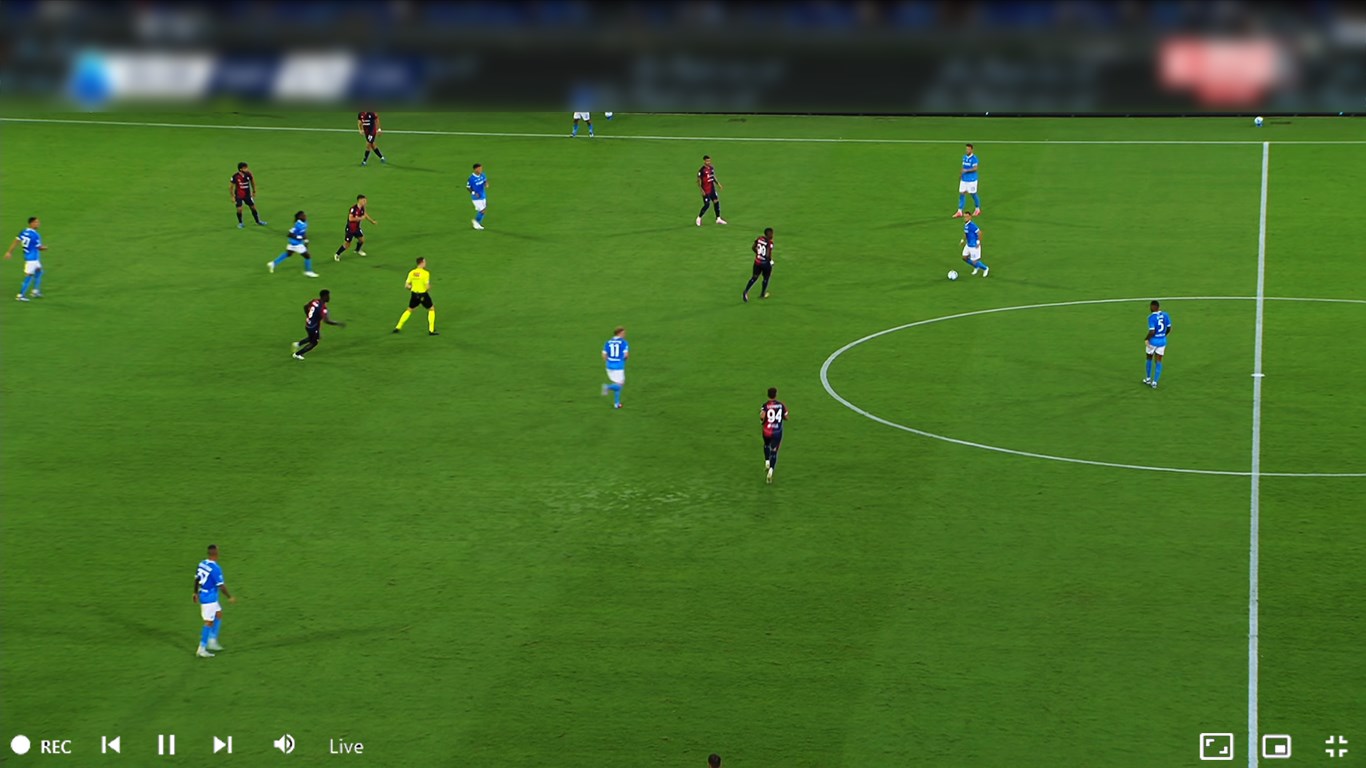This screenshot has height=768, width=1366.
Task: Click the Live status label
Action: [345, 746]
